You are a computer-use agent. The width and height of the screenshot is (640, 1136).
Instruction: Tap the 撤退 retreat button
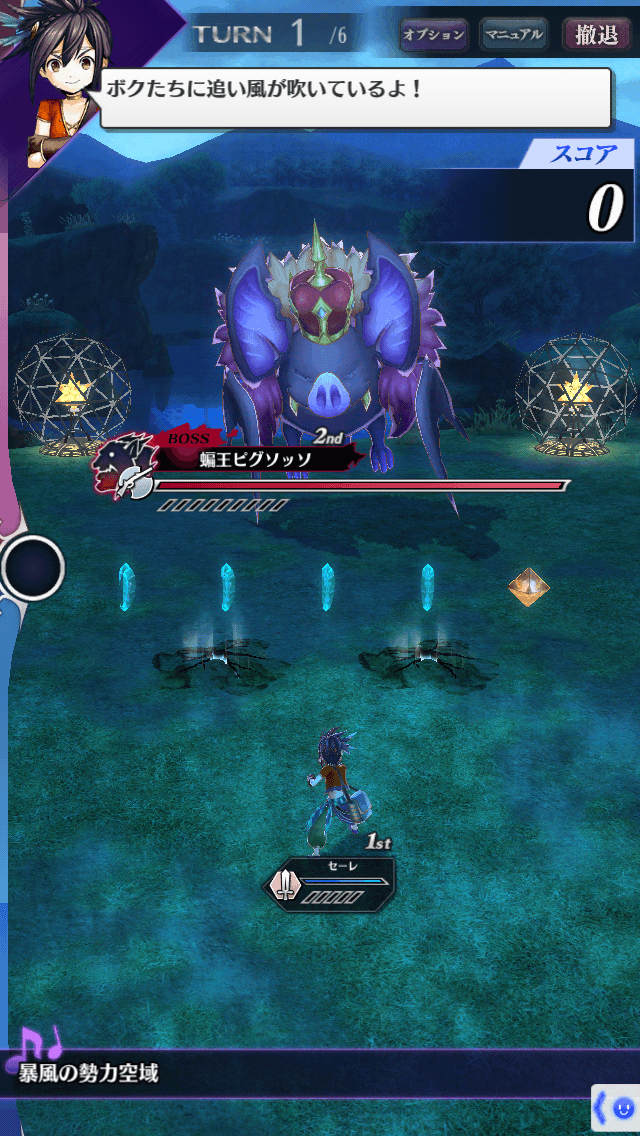597,35
